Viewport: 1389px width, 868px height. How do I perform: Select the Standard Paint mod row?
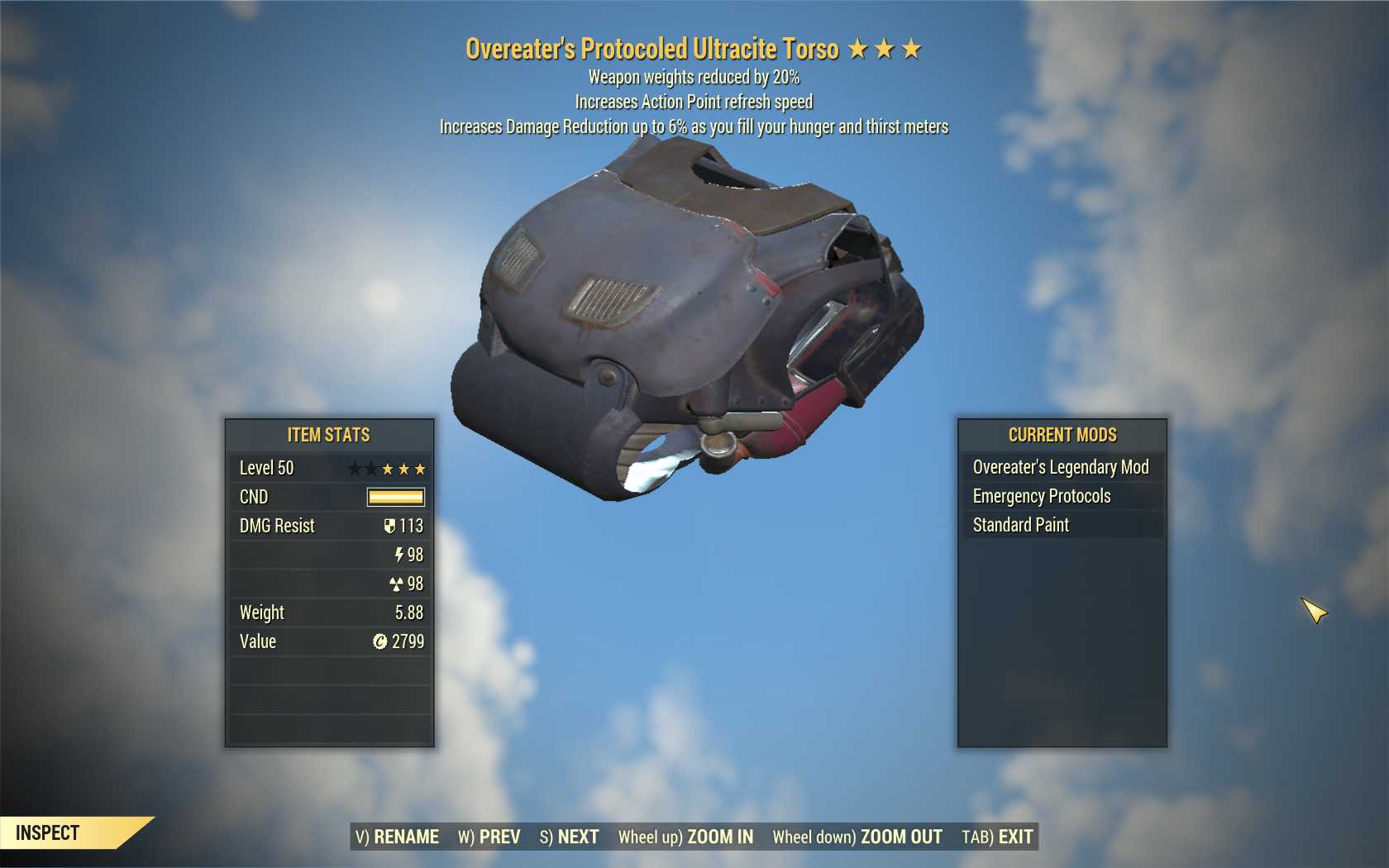coord(1062,525)
